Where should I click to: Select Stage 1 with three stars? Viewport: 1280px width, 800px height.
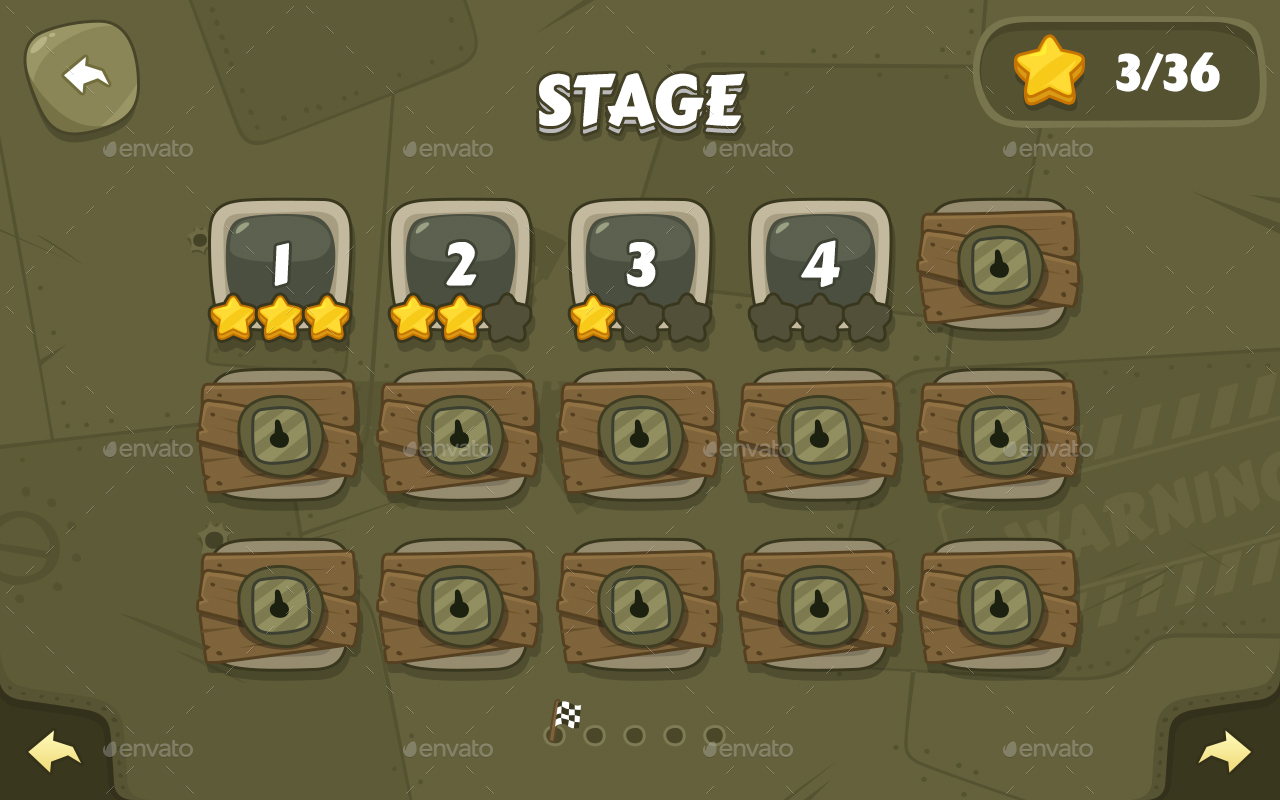[280, 258]
